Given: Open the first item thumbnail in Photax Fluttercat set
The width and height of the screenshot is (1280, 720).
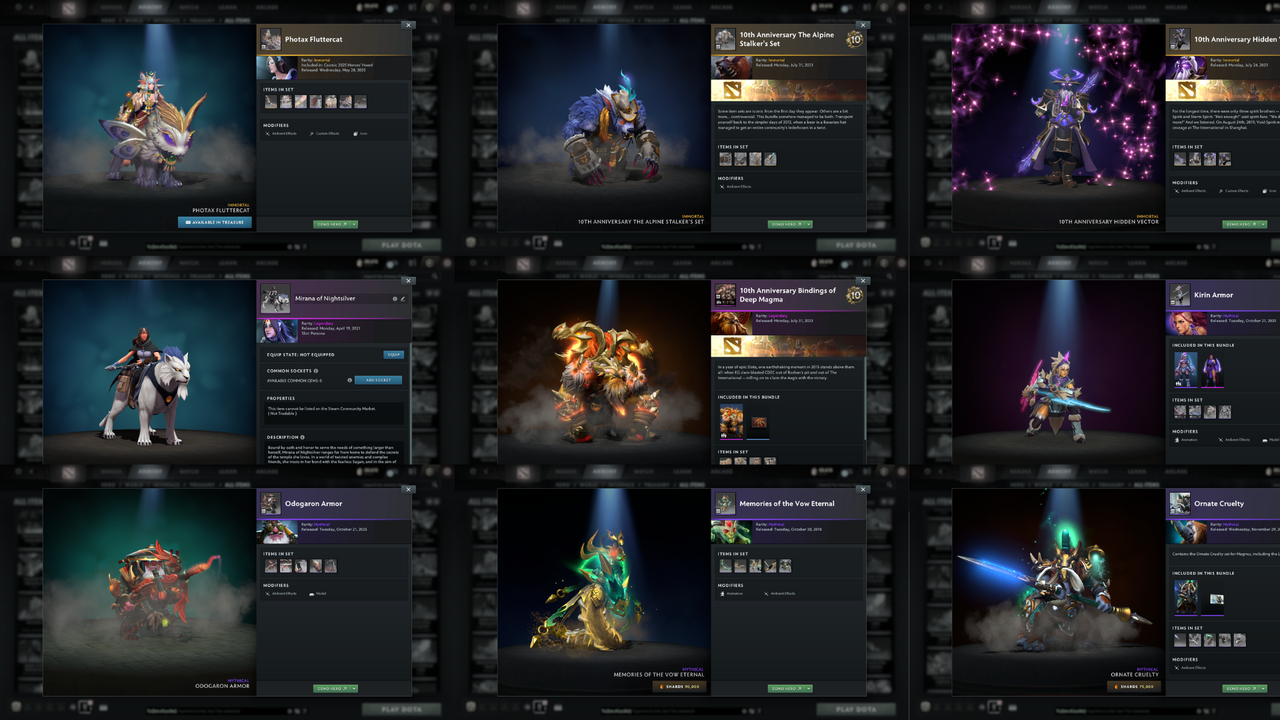Looking at the screenshot, I should (x=271, y=101).
